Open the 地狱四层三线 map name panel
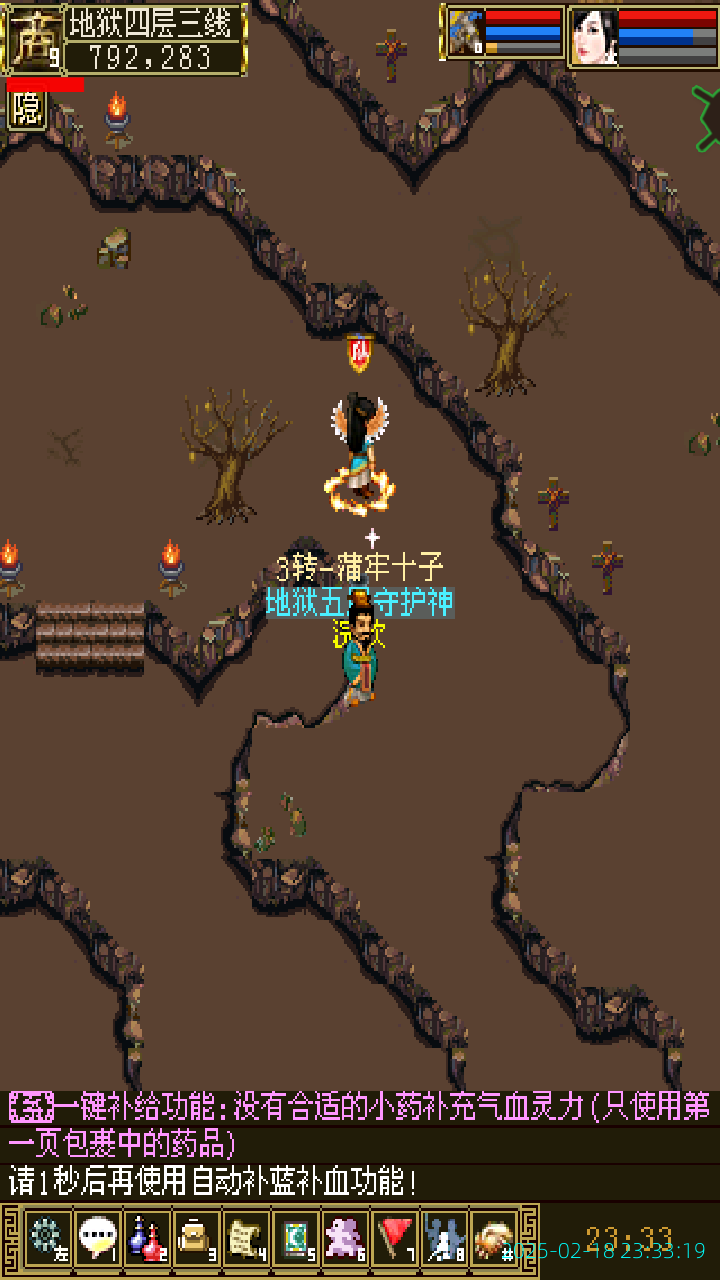Screen dimensions: 720x1280 pos(155,23)
